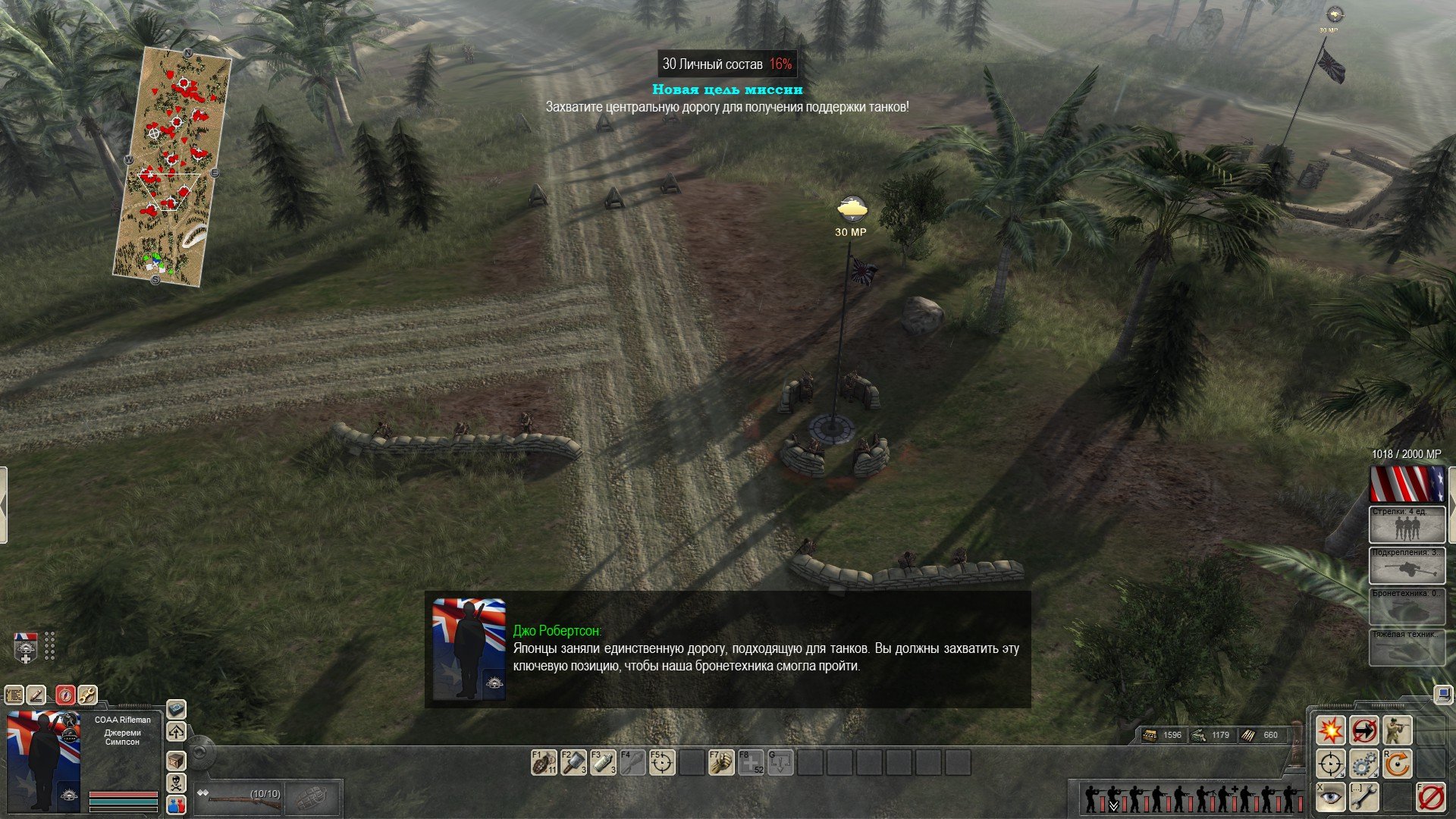This screenshot has height=819, width=1456.
Task: Click the eye visibility command
Action: 1330,797
